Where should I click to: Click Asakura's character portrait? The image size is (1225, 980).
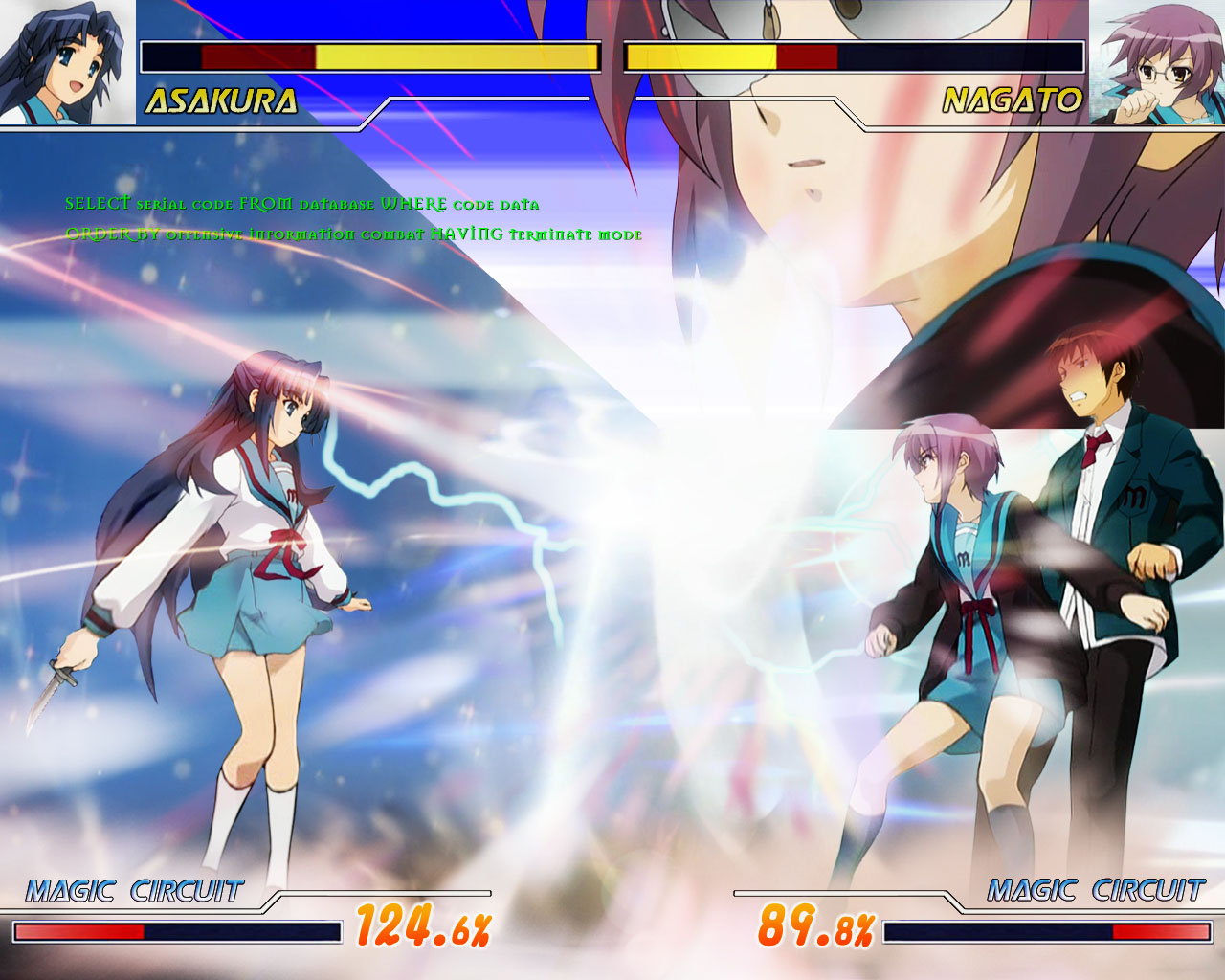67,62
